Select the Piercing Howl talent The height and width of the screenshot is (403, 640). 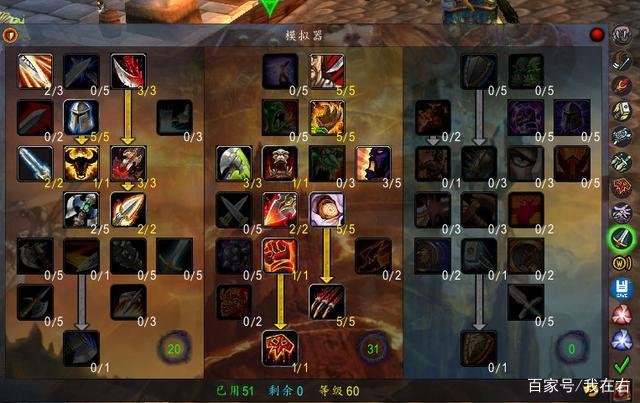click(280, 162)
